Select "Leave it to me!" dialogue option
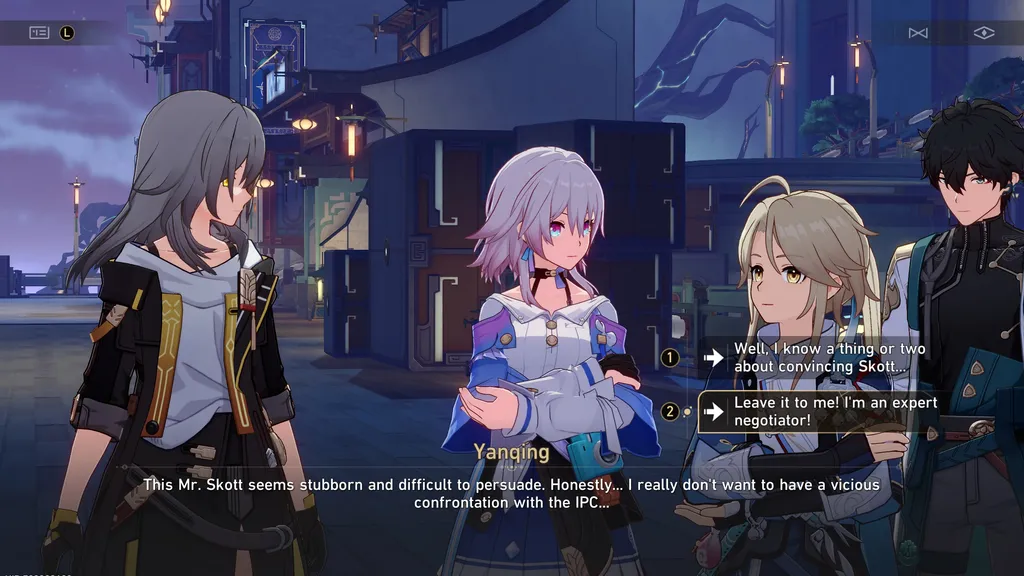This screenshot has height=576, width=1024. tap(835, 411)
